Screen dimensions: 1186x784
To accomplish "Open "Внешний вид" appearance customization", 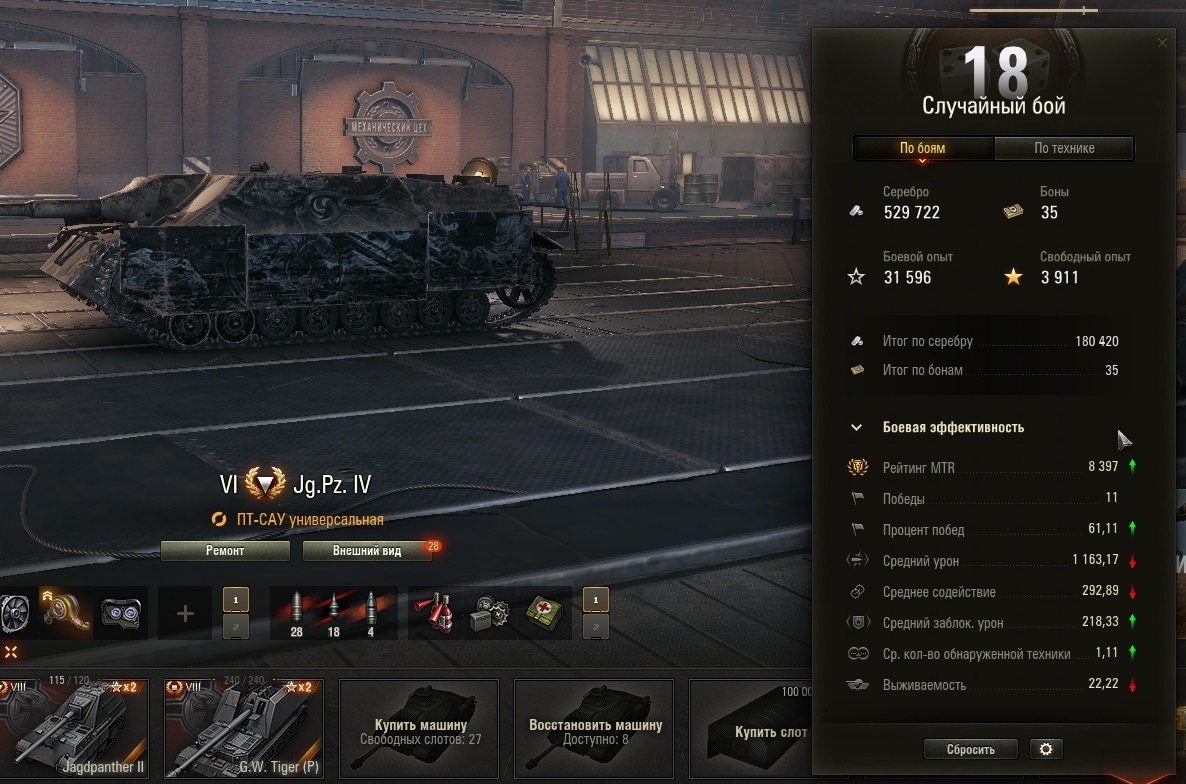I will click(x=367, y=551).
